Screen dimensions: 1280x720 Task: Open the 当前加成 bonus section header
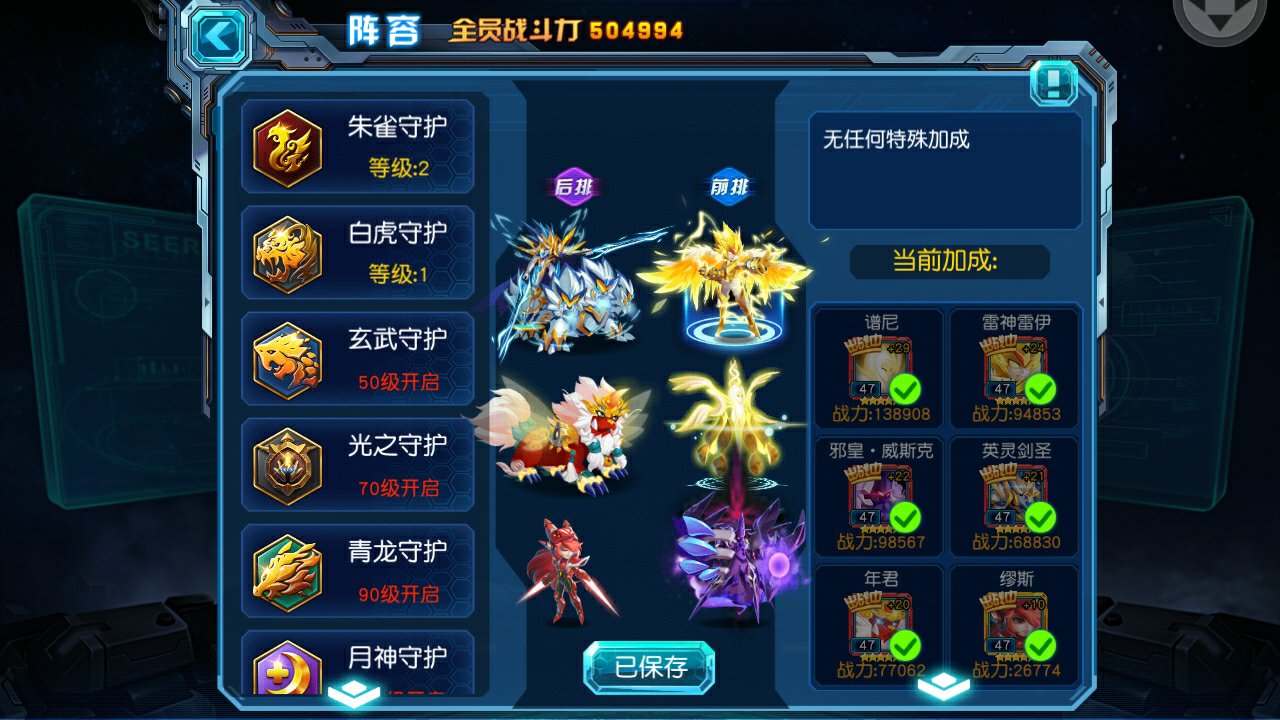point(948,262)
